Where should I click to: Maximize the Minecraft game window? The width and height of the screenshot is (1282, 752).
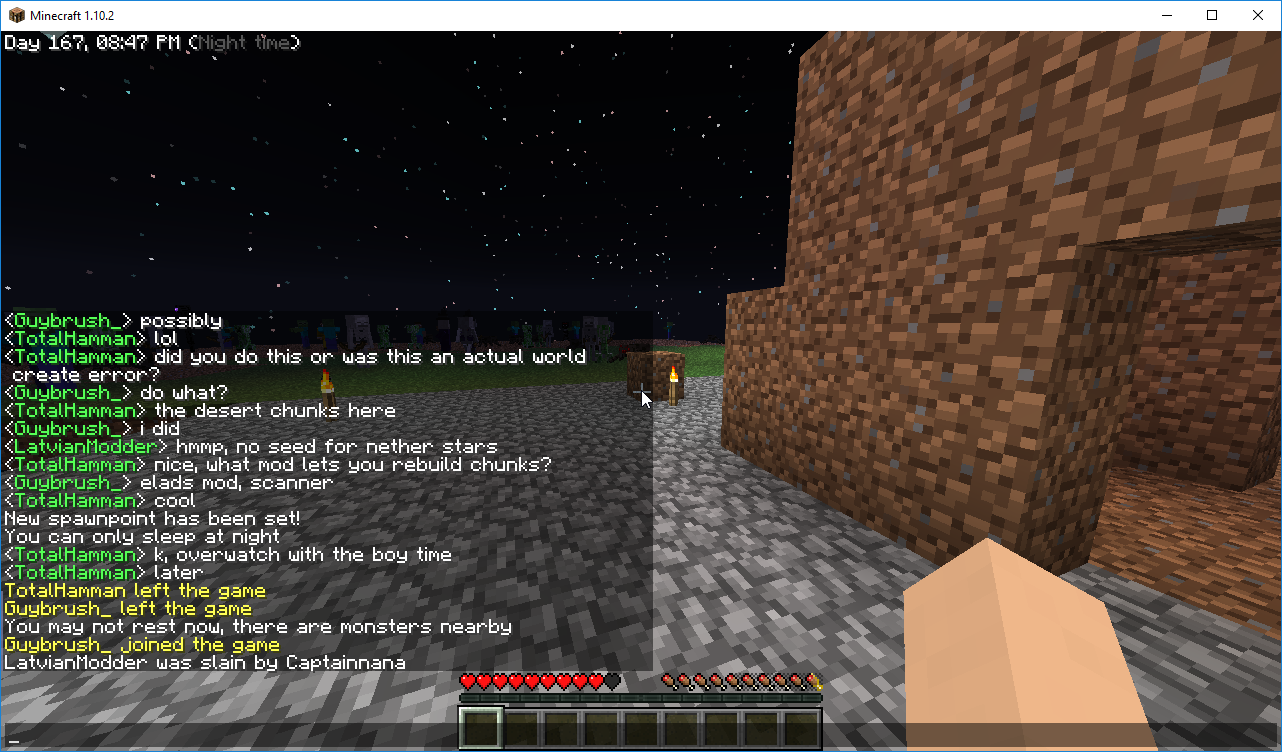click(x=1212, y=15)
